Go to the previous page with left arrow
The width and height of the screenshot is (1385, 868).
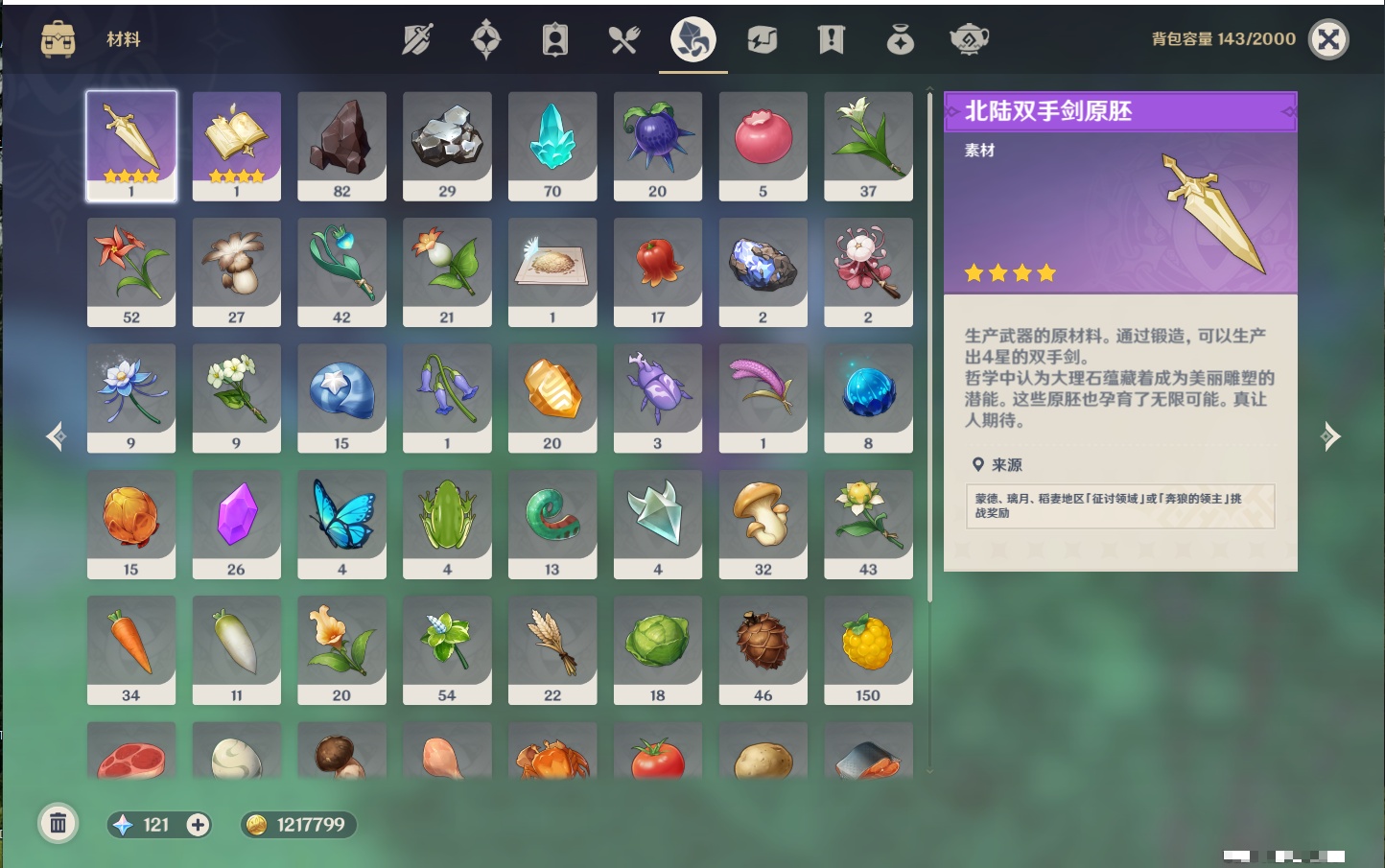[56, 436]
